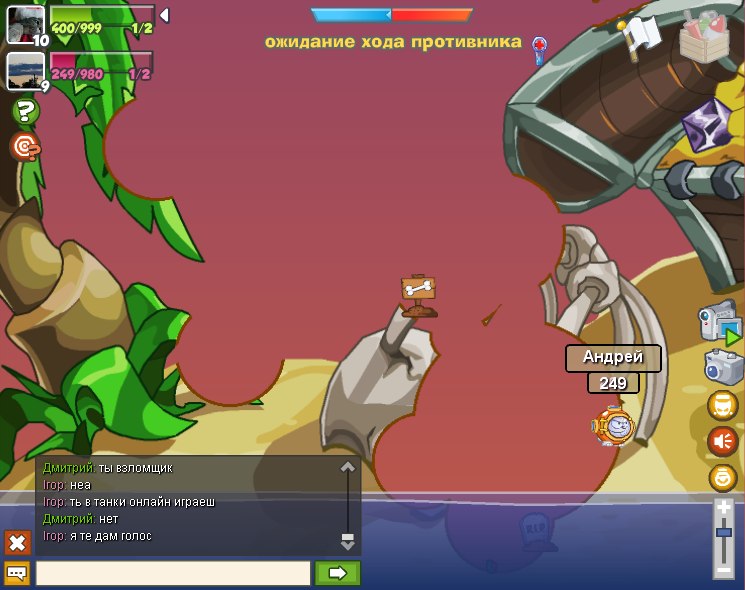The image size is (745, 590).
Task: Send the chat message with the green arrow
Action: (x=337, y=573)
